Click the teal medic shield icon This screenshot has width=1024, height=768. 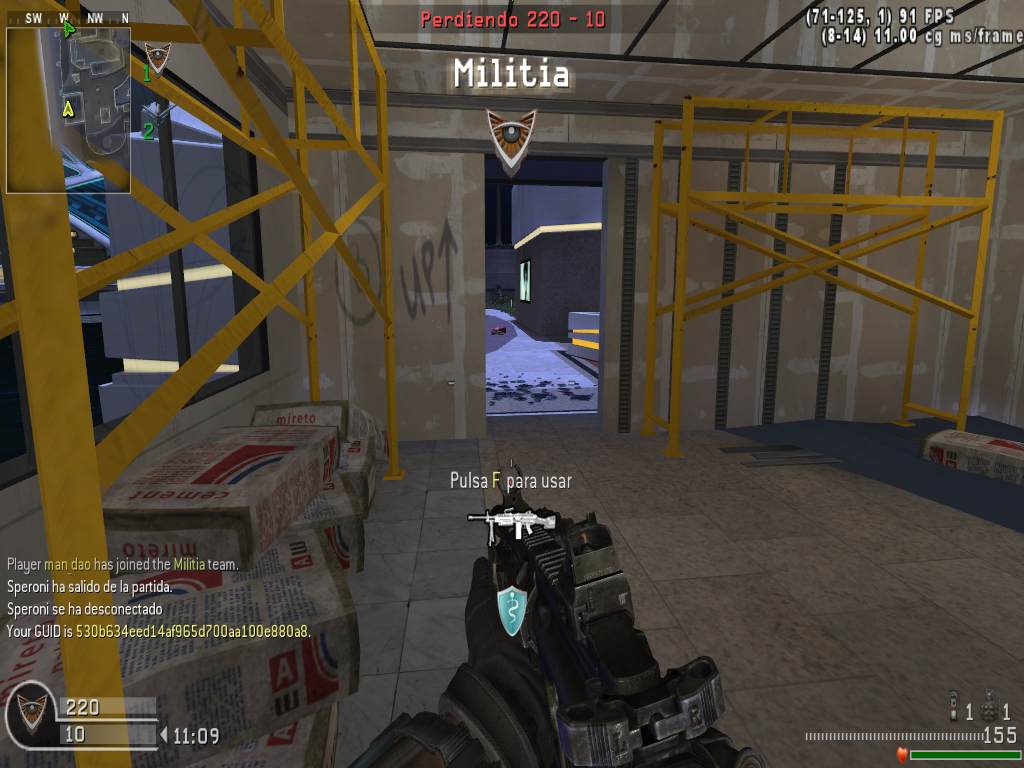coord(512,609)
